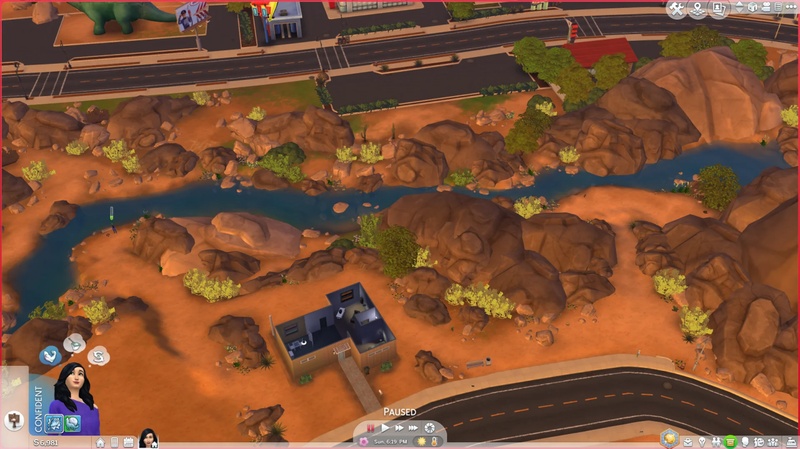Open the green-highlighted inventory panel icon
The height and width of the screenshot is (449, 800).
click(x=730, y=441)
